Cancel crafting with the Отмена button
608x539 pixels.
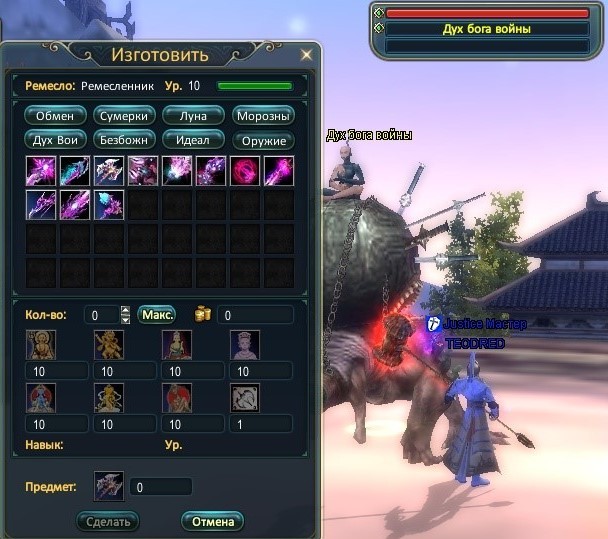212,521
